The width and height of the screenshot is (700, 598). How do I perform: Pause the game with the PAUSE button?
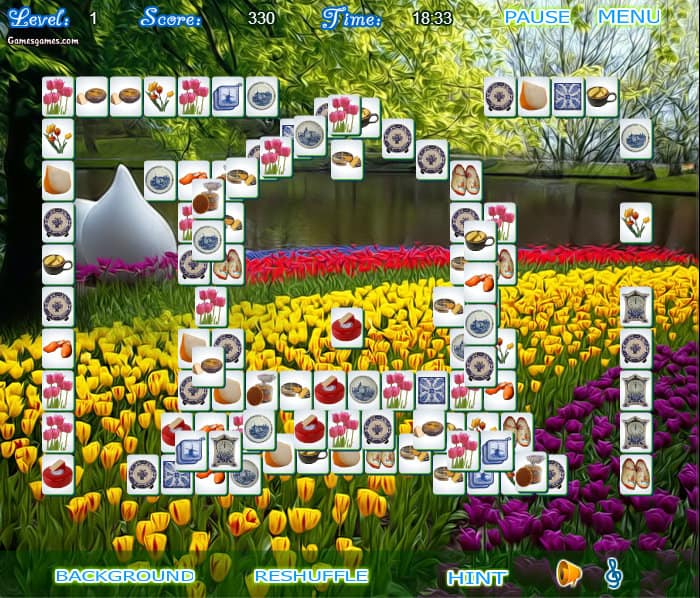point(537,17)
